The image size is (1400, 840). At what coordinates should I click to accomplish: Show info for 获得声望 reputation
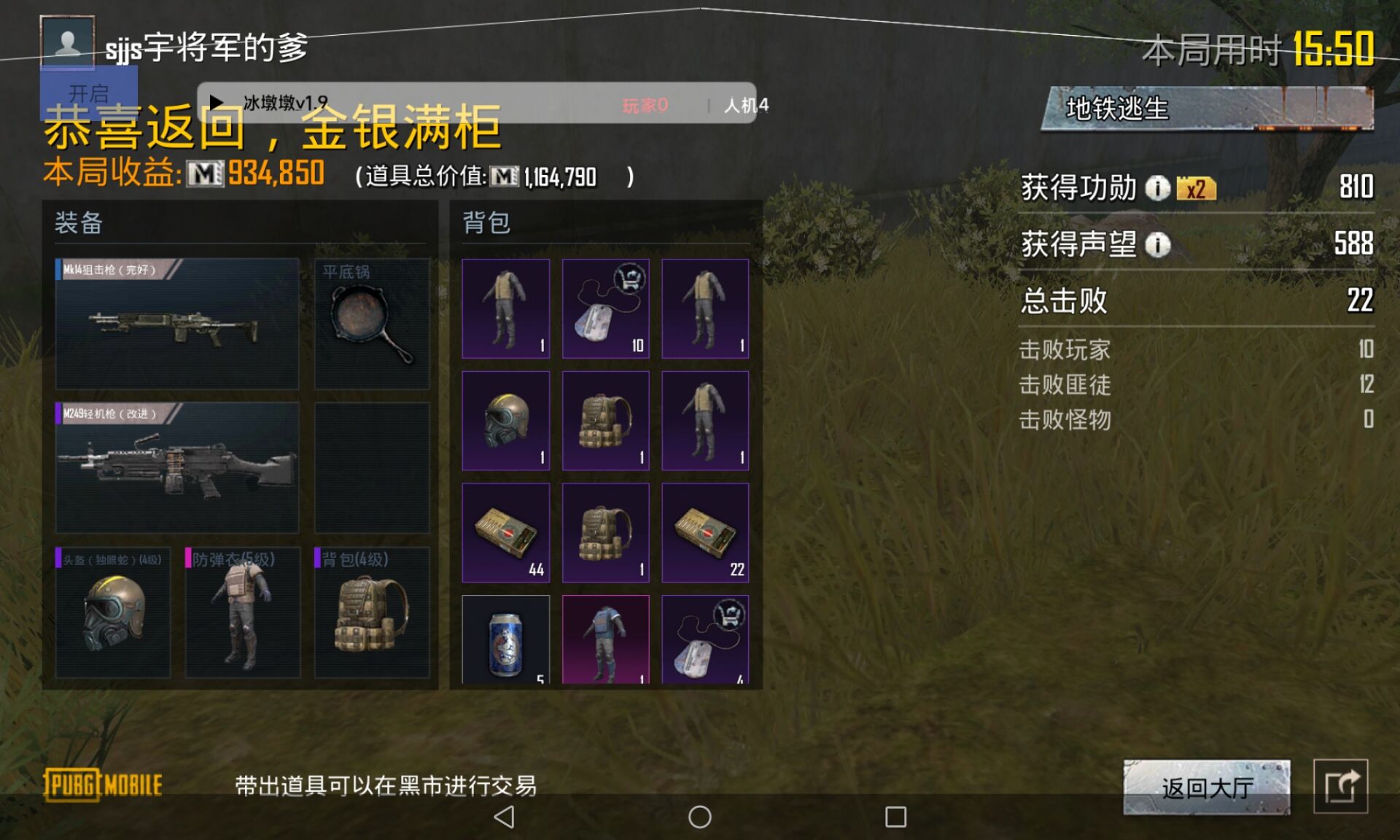pyautogui.click(x=1157, y=244)
